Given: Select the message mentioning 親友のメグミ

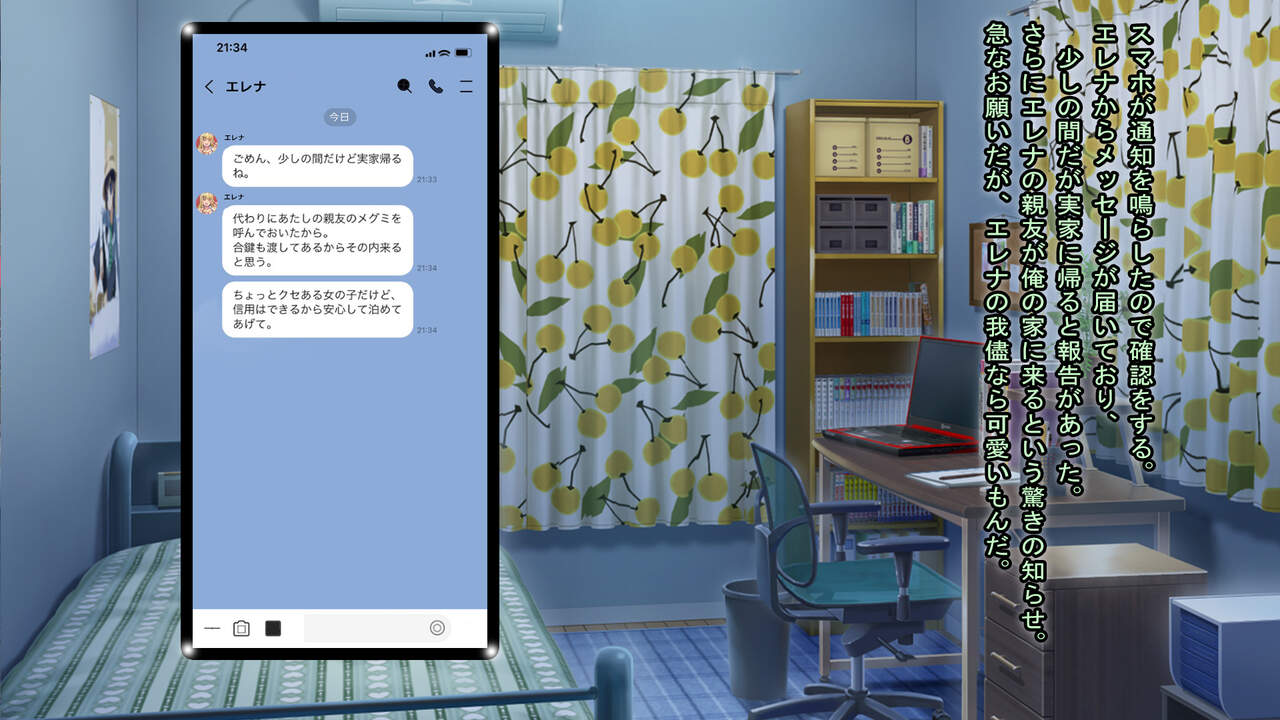Looking at the screenshot, I should click(317, 240).
